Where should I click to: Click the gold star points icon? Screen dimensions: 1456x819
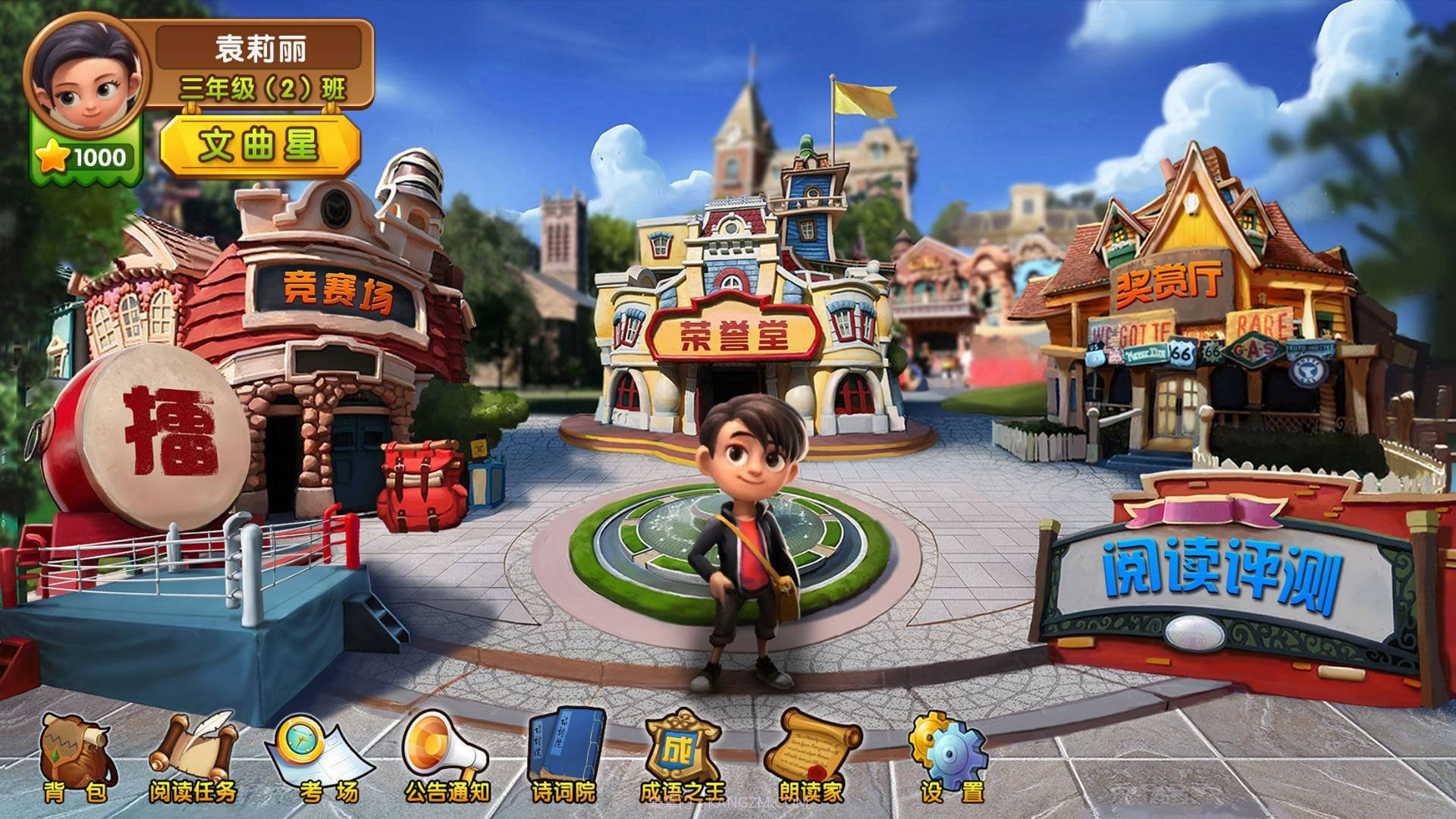tap(51, 155)
